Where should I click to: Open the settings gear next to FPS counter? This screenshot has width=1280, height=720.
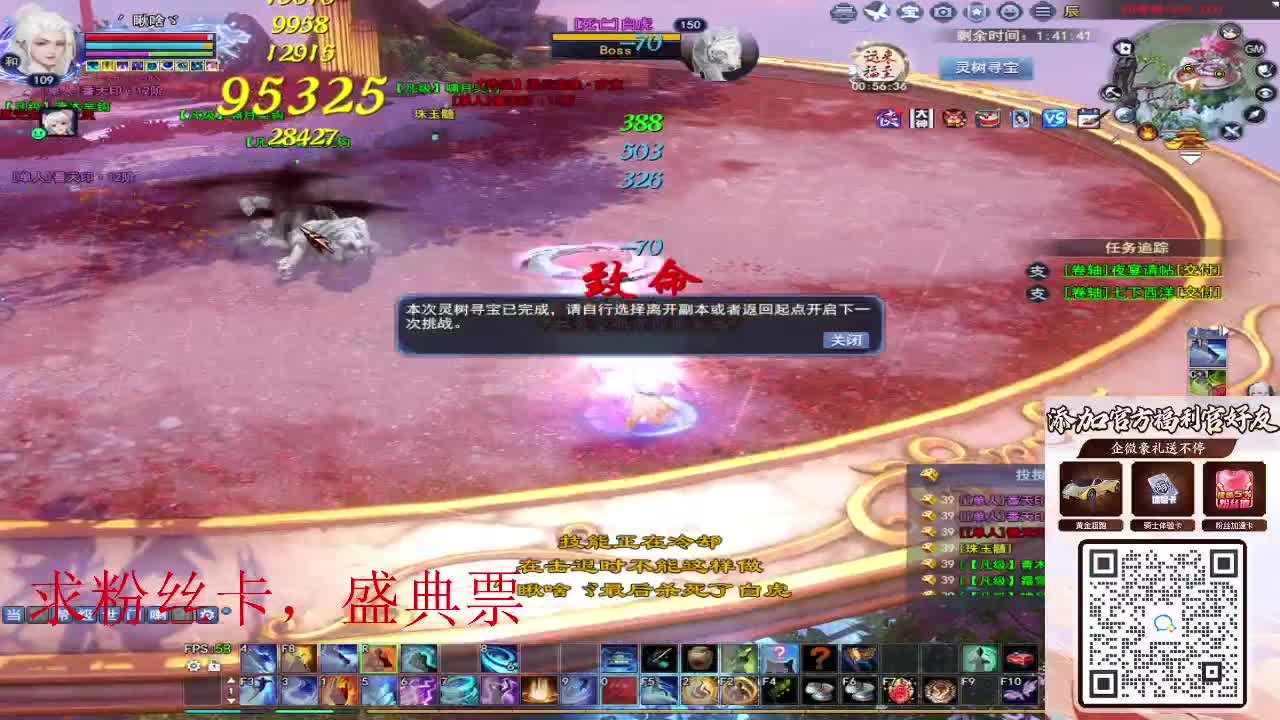point(194,666)
